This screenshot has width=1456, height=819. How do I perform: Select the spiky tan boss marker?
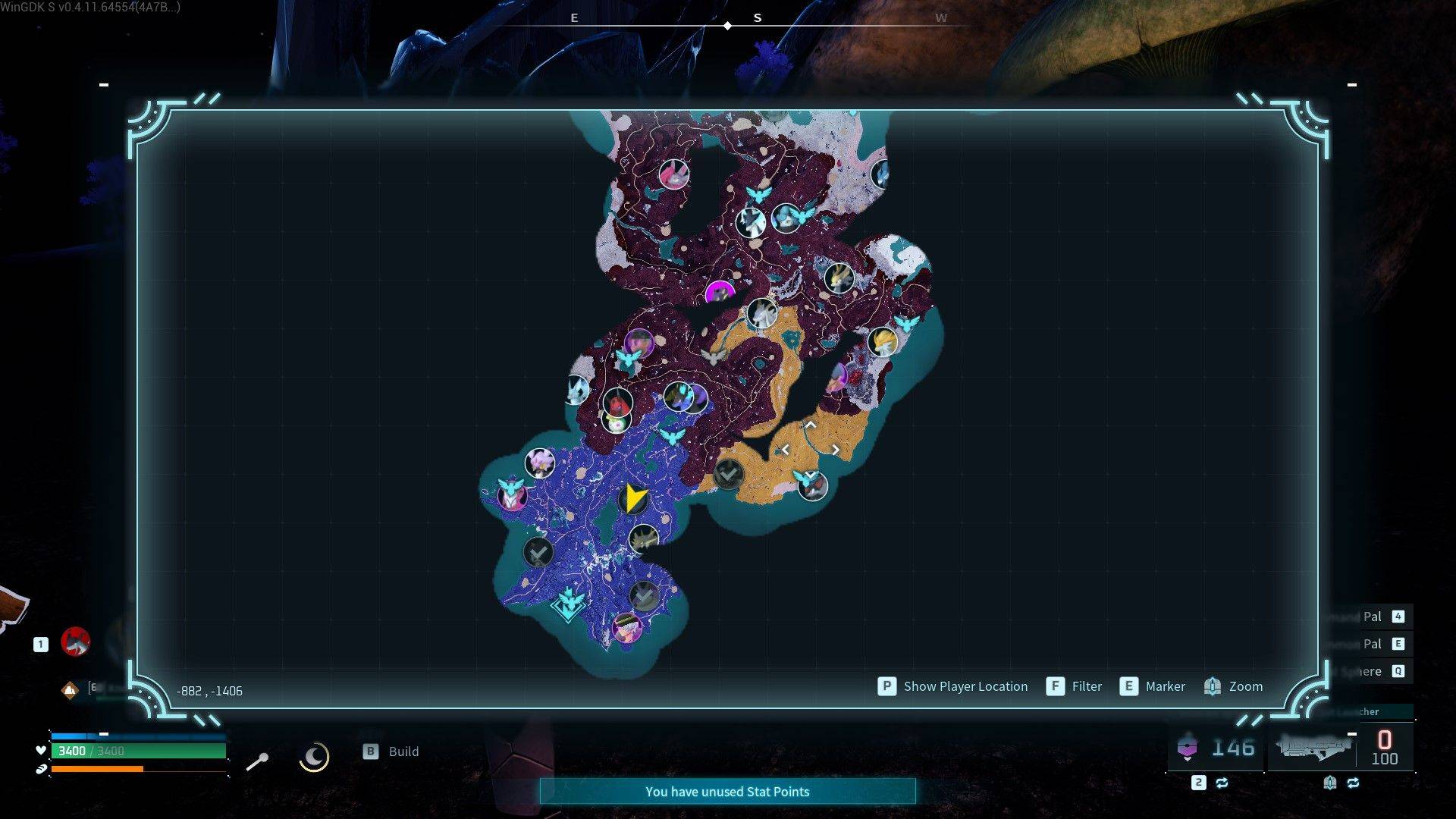coord(643,539)
